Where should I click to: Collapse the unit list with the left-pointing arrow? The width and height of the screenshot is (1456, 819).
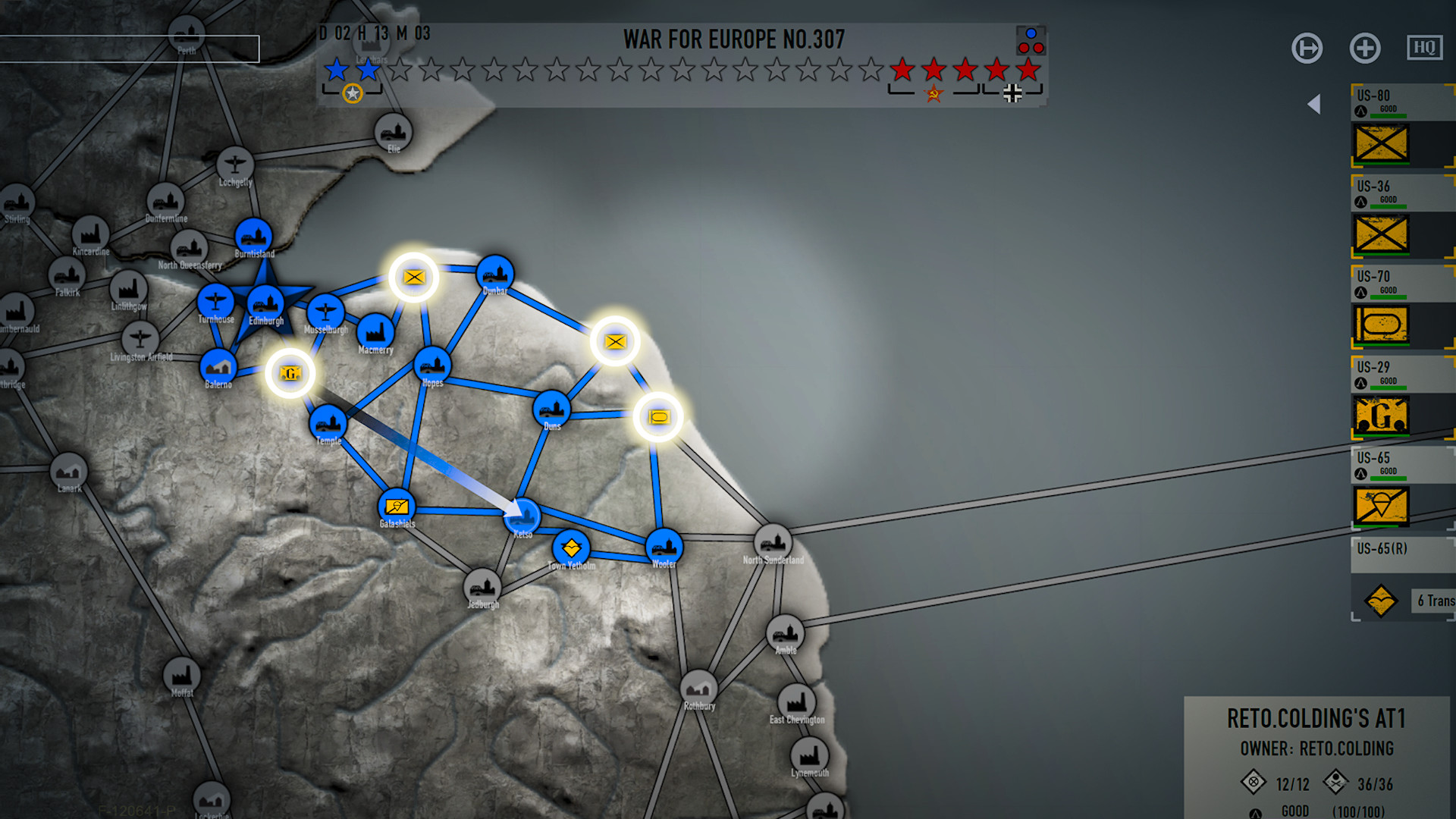point(1314,103)
